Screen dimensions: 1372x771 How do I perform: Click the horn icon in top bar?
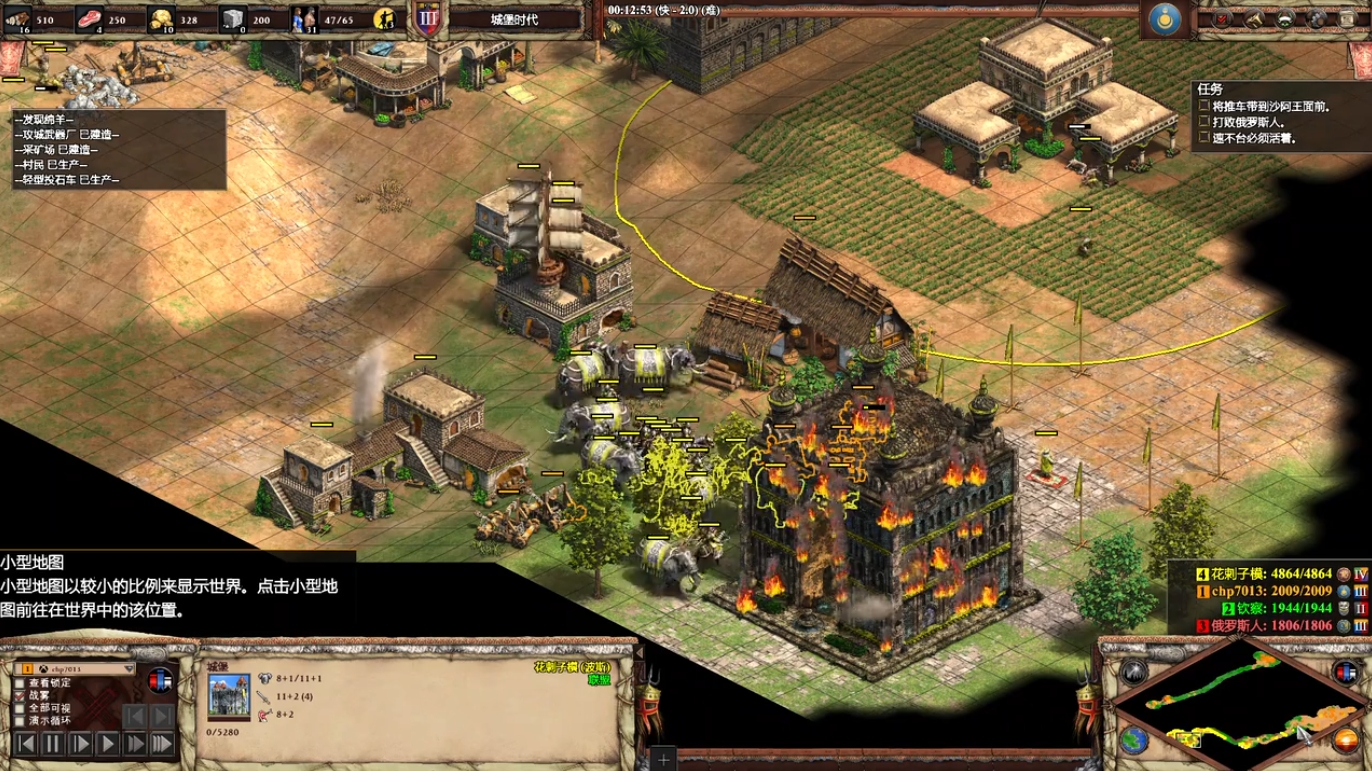[x=1254, y=18]
